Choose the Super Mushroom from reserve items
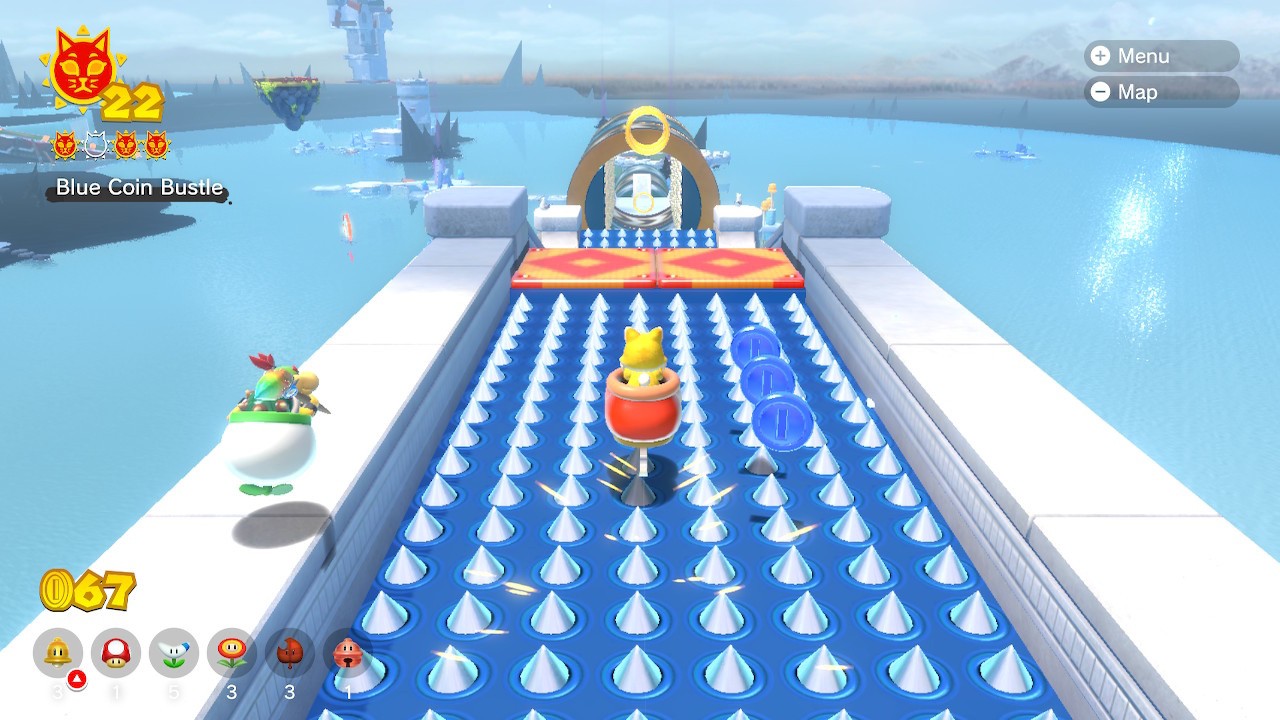 [116, 654]
